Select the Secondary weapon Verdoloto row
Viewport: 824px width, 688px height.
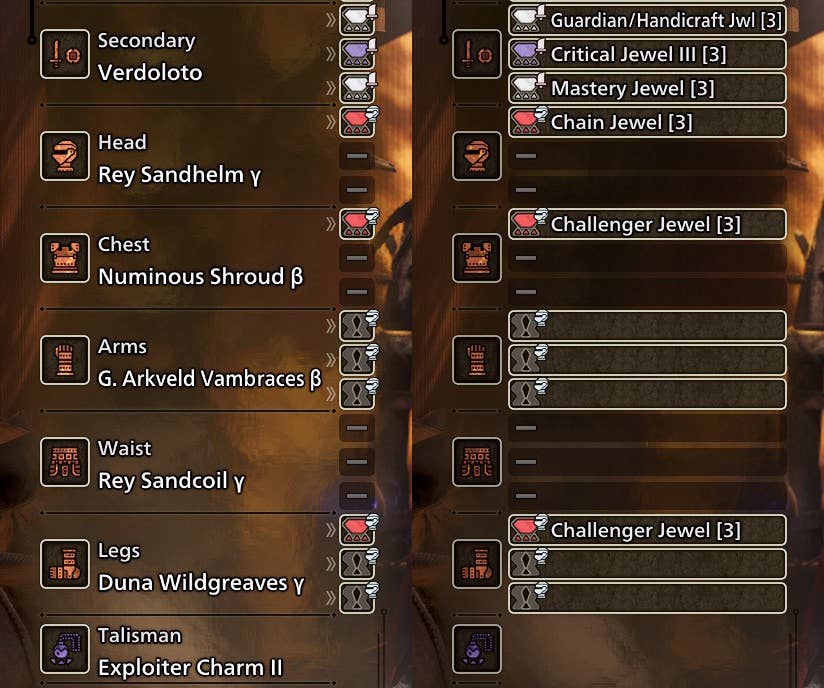pyautogui.click(x=150, y=72)
